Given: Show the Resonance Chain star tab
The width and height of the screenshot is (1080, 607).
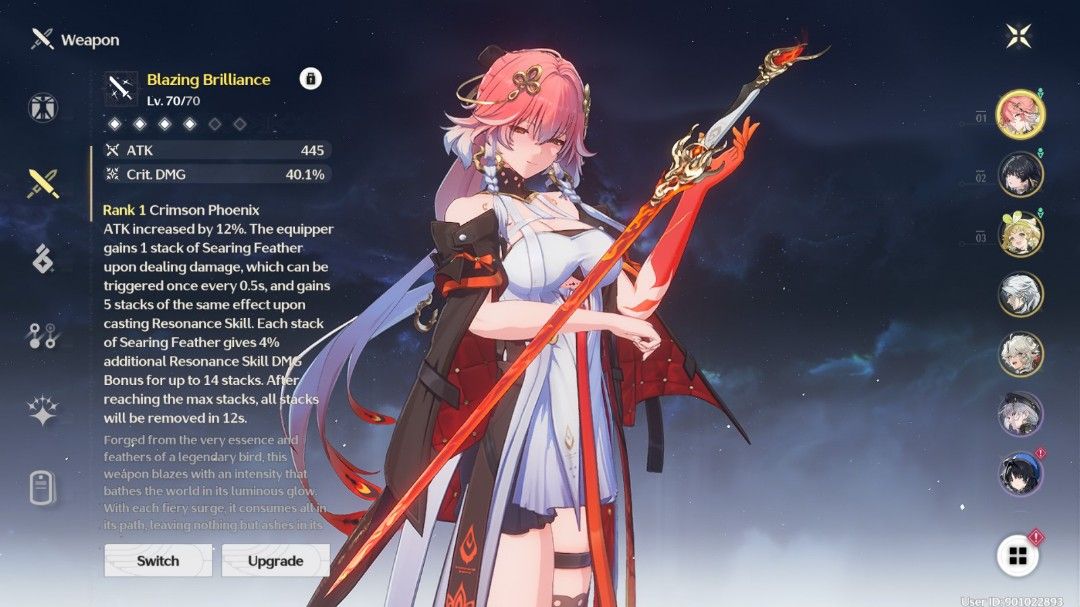Looking at the screenshot, I should (43, 412).
